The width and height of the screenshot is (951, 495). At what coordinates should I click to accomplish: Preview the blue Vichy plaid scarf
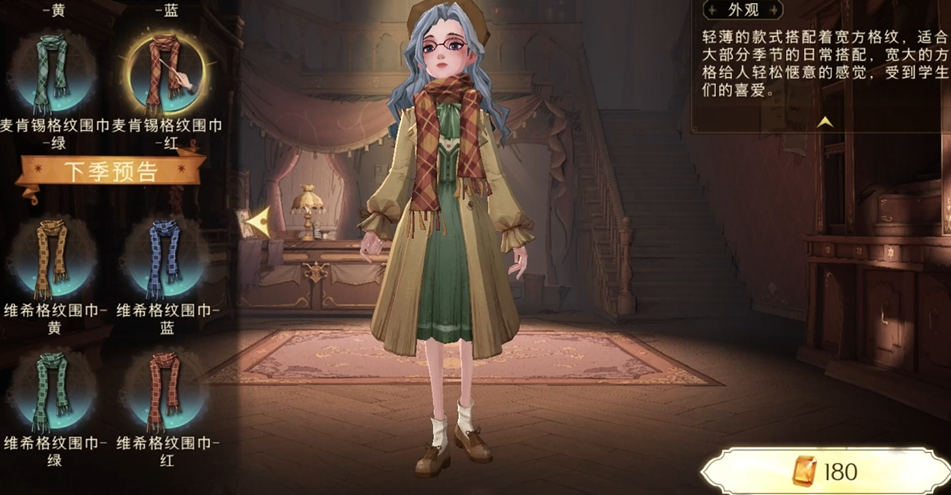click(x=163, y=255)
